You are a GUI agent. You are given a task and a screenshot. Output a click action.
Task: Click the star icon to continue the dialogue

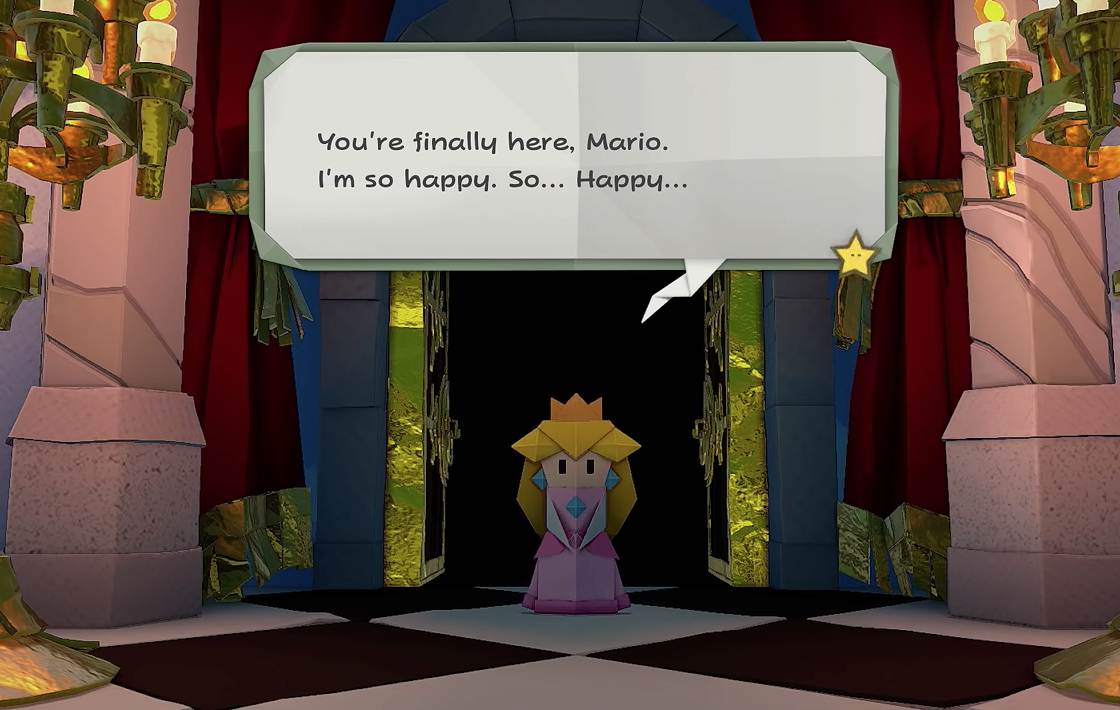pyautogui.click(x=855, y=257)
